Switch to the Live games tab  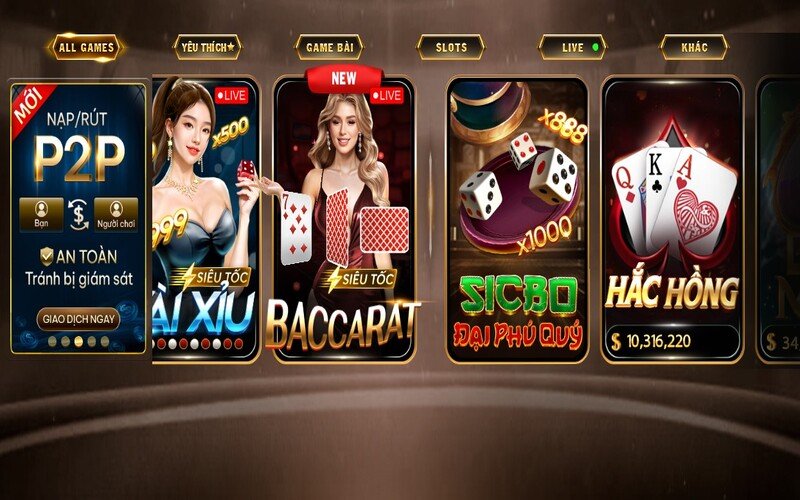(572, 47)
